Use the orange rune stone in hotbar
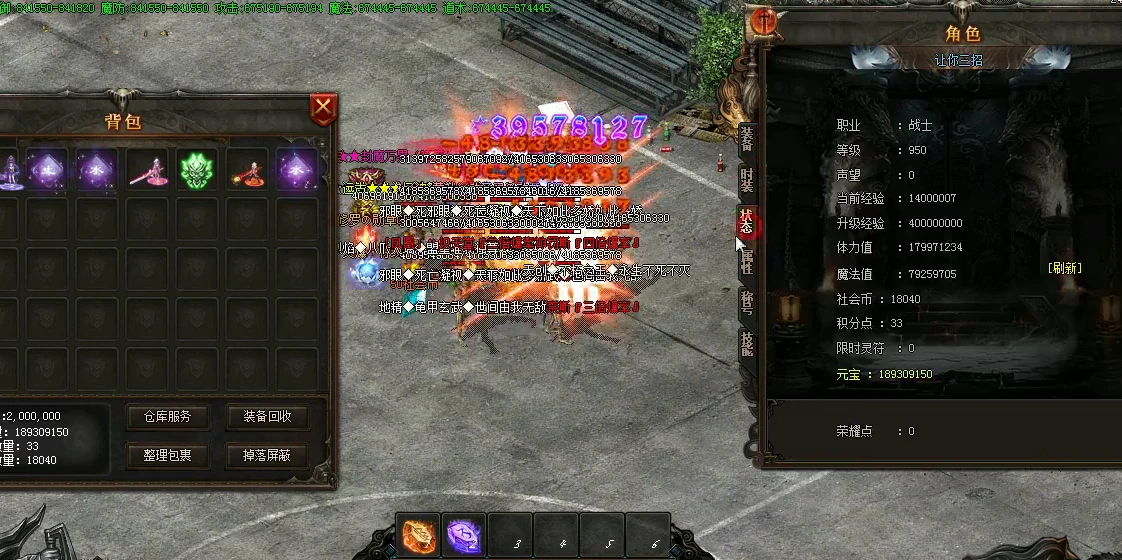The width and height of the screenshot is (1122, 560). click(x=418, y=536)
